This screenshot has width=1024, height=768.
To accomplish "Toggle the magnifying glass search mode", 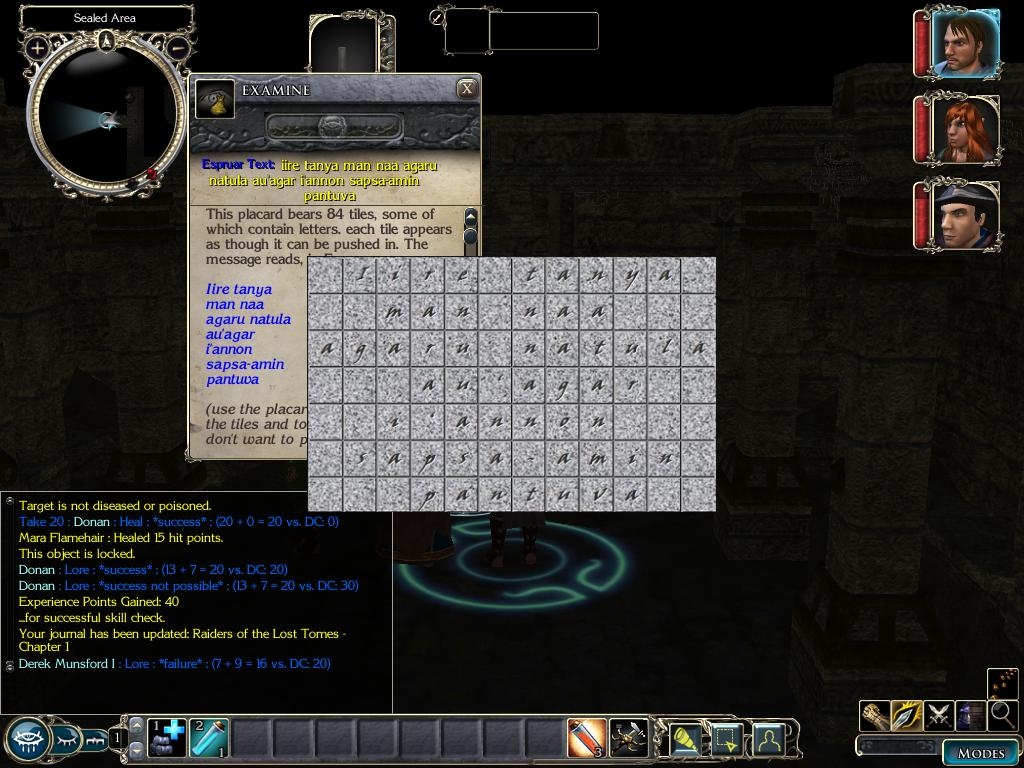I will [1002, 715].
